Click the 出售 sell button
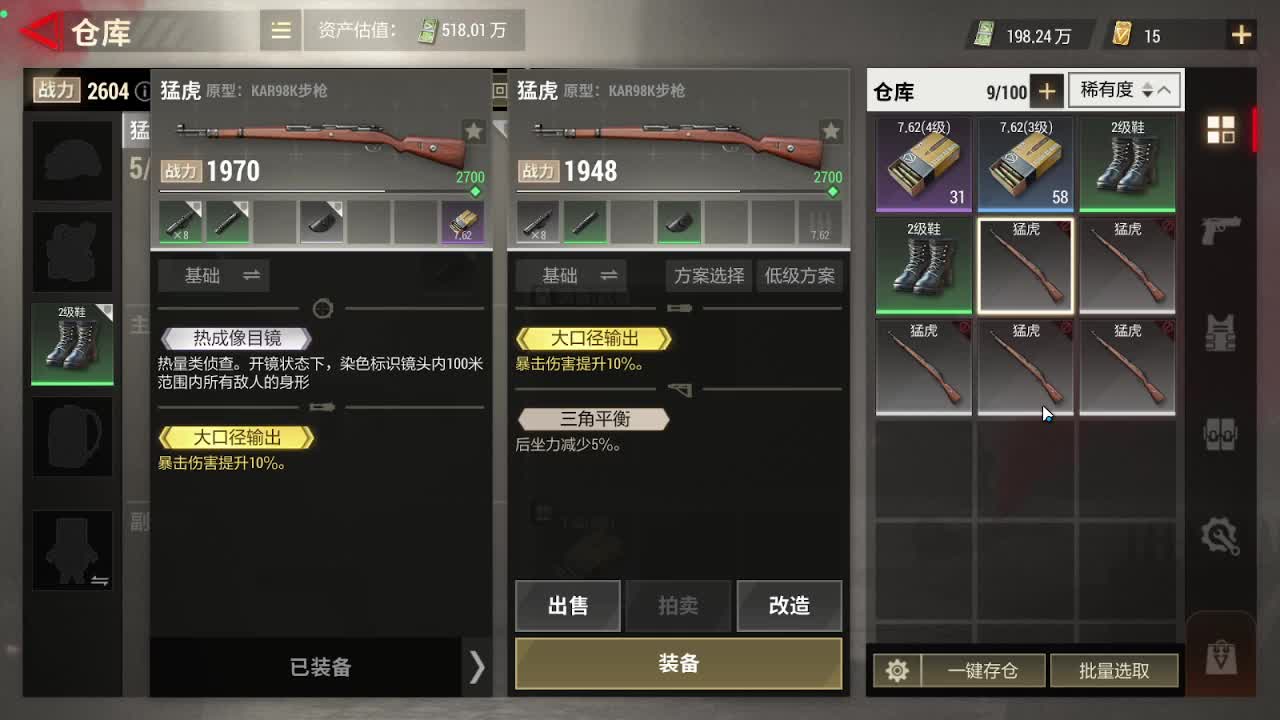1280x720 pixels. [567, 605]
